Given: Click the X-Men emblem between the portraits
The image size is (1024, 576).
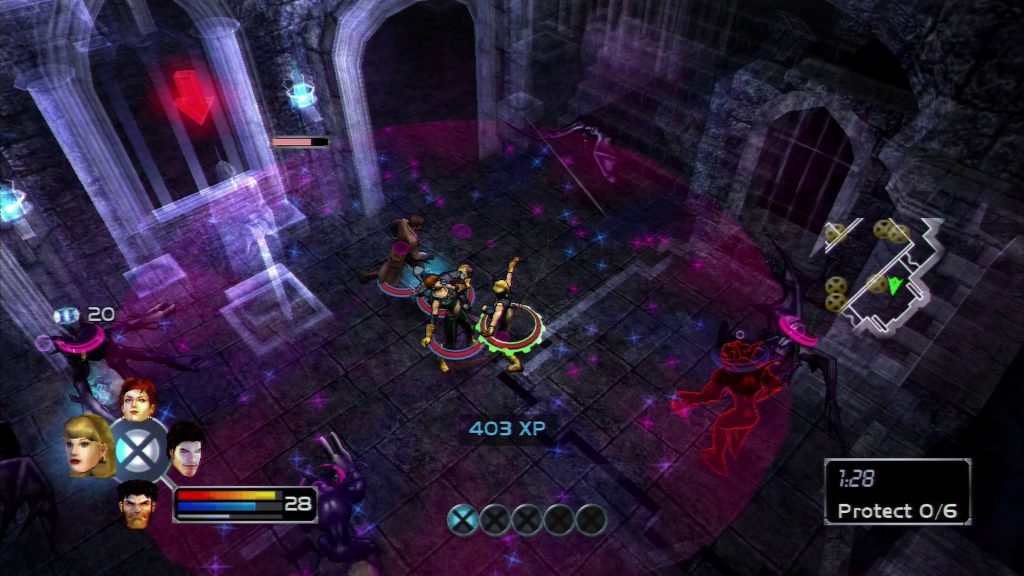Looking at the screenshot, I should [x=137, y=449].
